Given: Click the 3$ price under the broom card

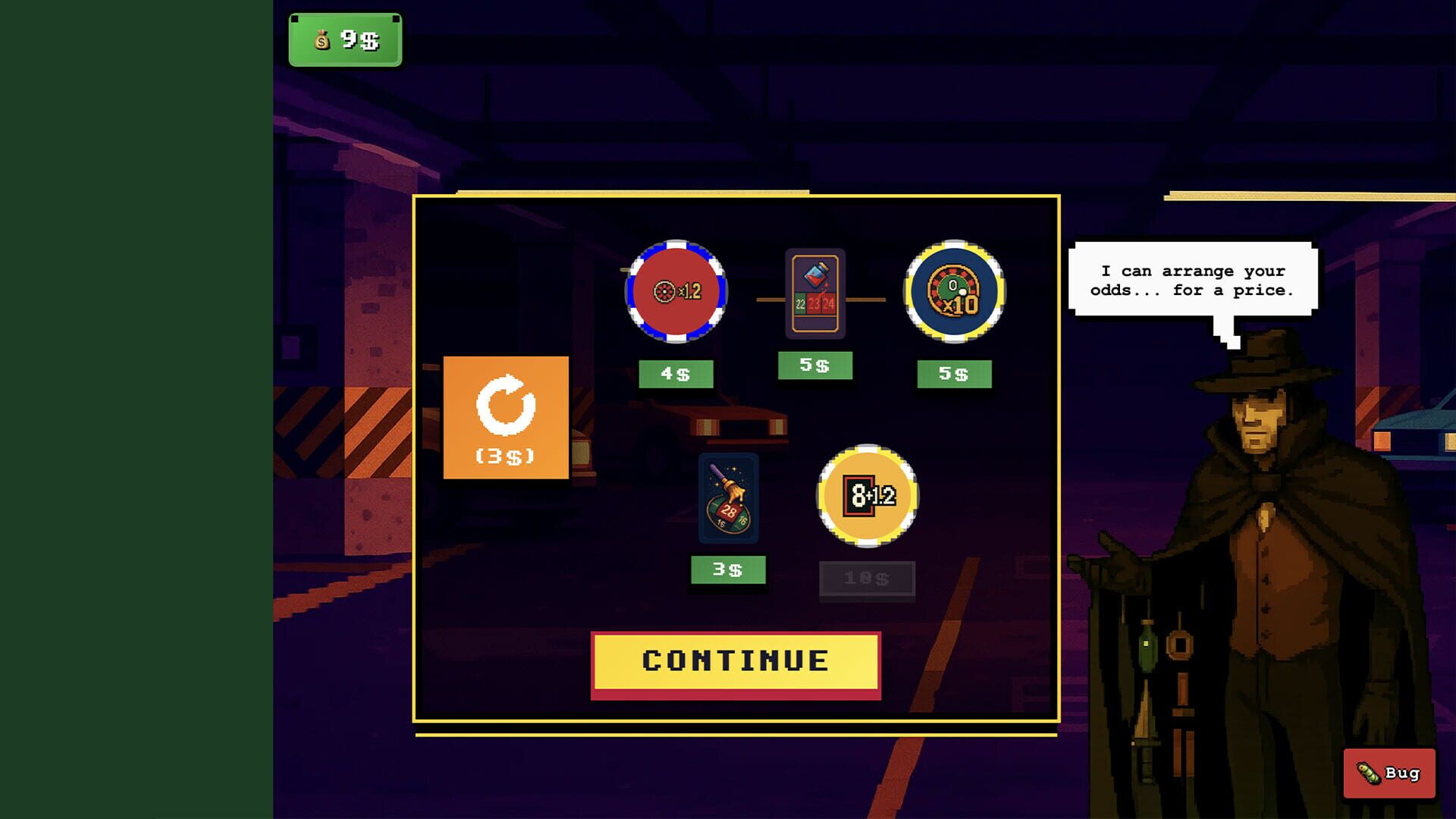Looking at the screenshot, I should pyautogui.click(x=729, y=570).
